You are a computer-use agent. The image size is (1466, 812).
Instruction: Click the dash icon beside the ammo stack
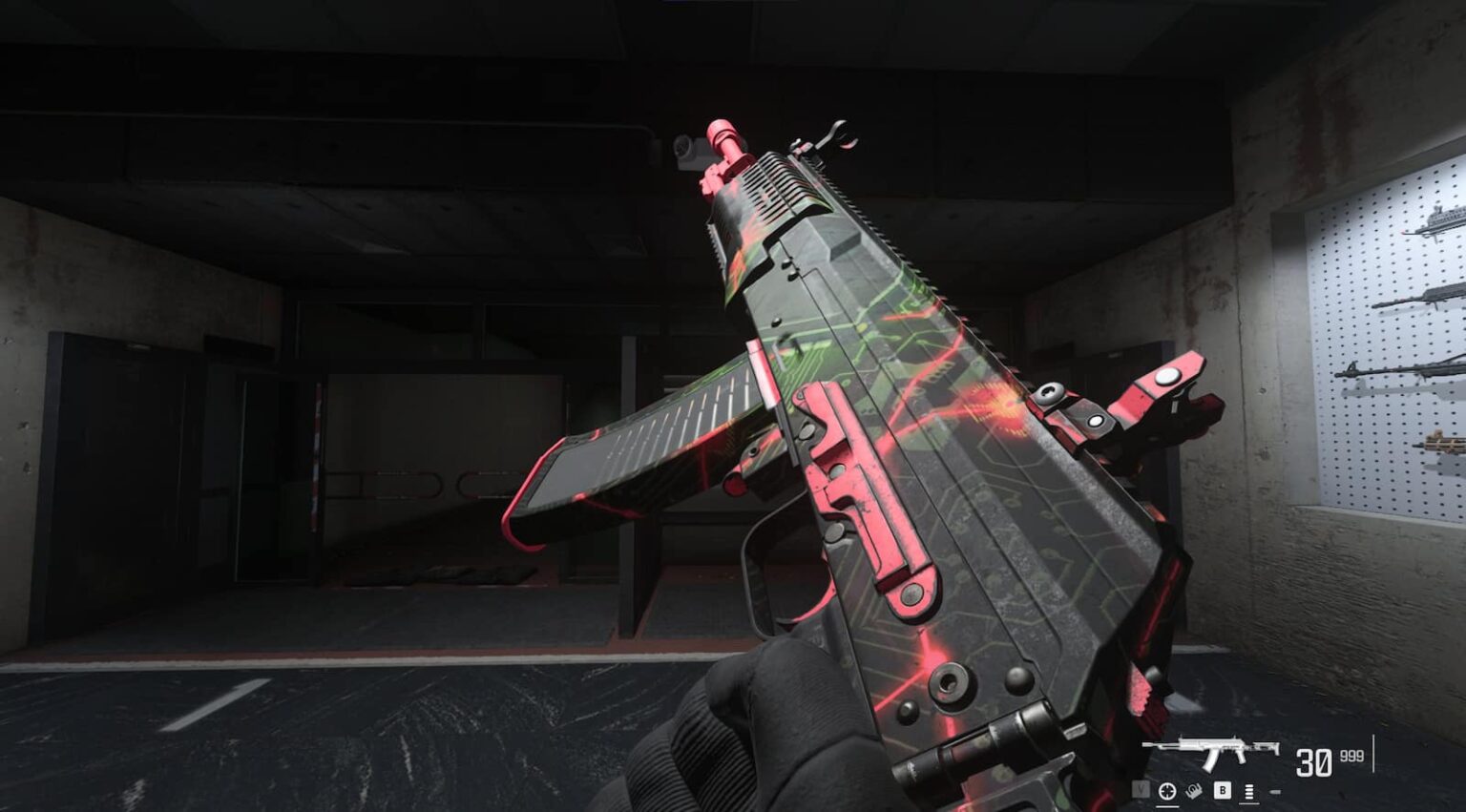(x=1275, y=791)
